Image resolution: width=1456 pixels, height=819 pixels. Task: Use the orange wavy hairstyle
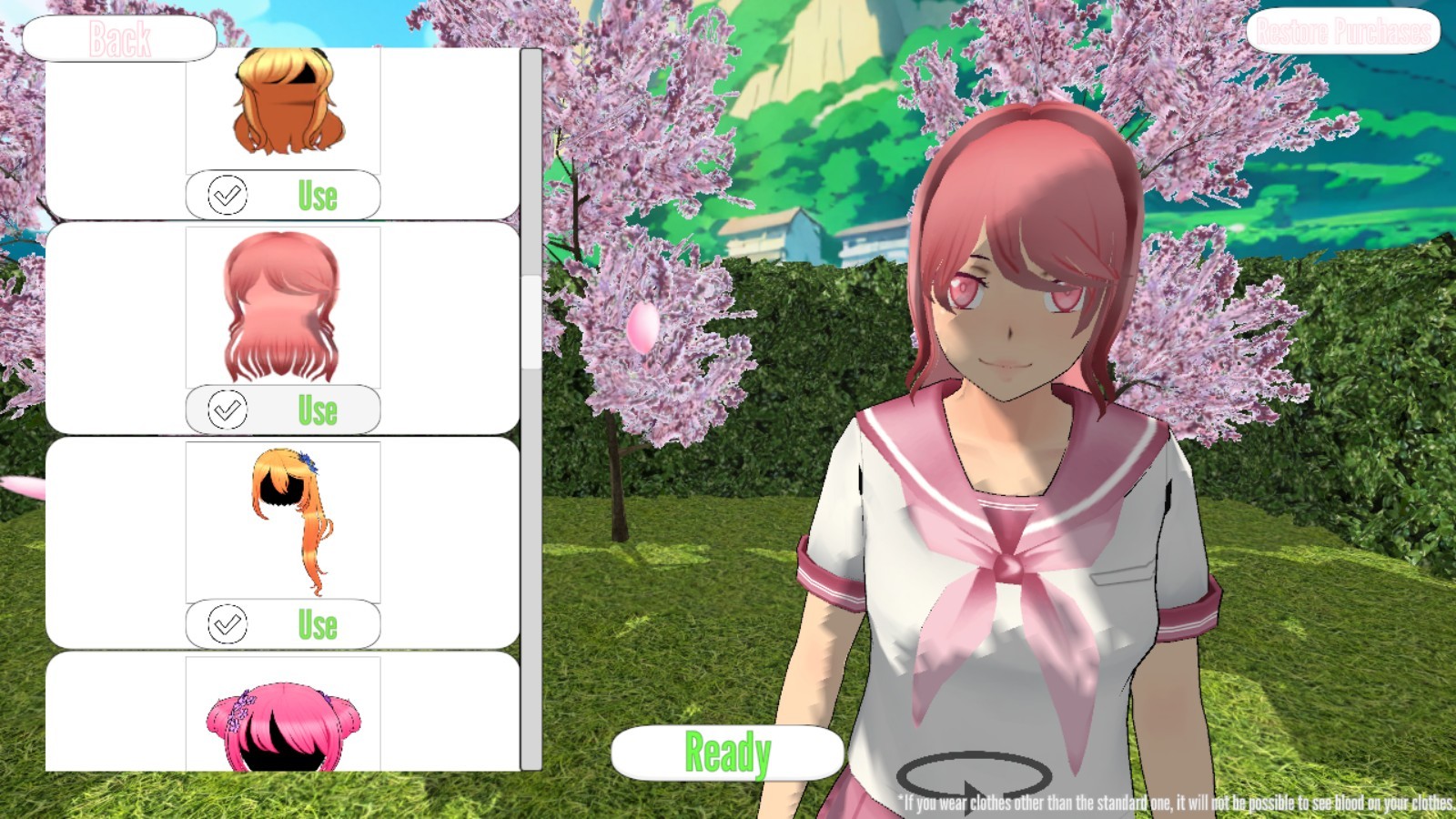coord(283,195)
